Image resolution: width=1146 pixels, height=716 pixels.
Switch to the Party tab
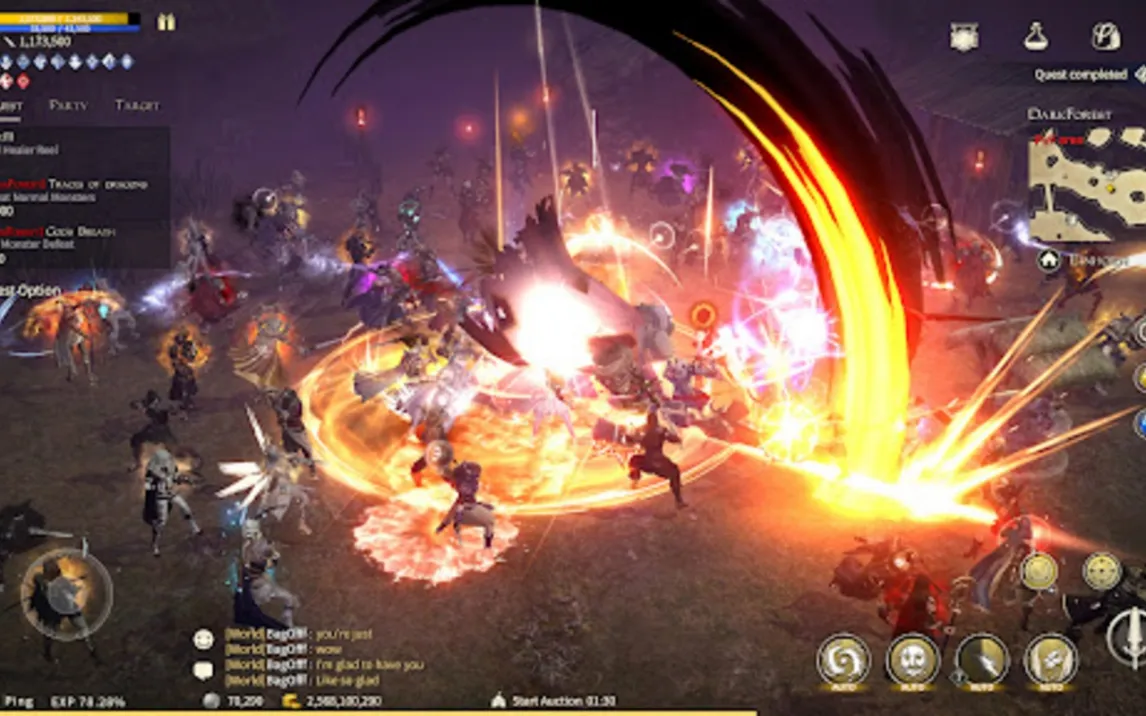(x=68, y=105)
